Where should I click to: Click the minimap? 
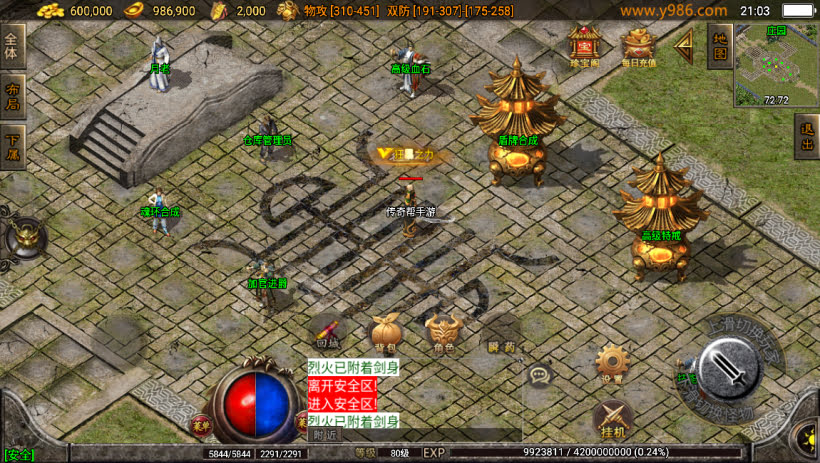pos(775,65)
